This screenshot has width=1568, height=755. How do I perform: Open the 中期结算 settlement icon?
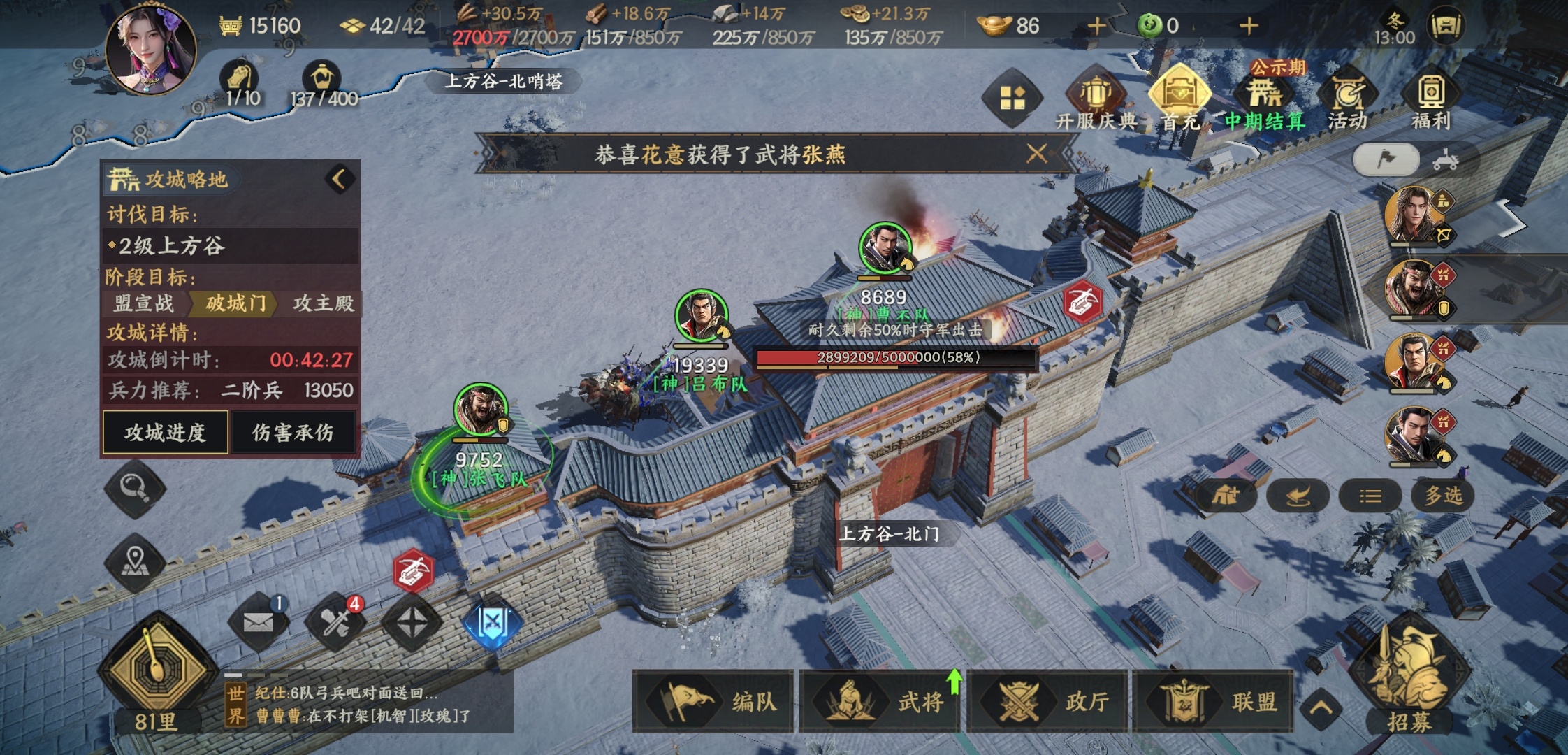point(1264,99)
